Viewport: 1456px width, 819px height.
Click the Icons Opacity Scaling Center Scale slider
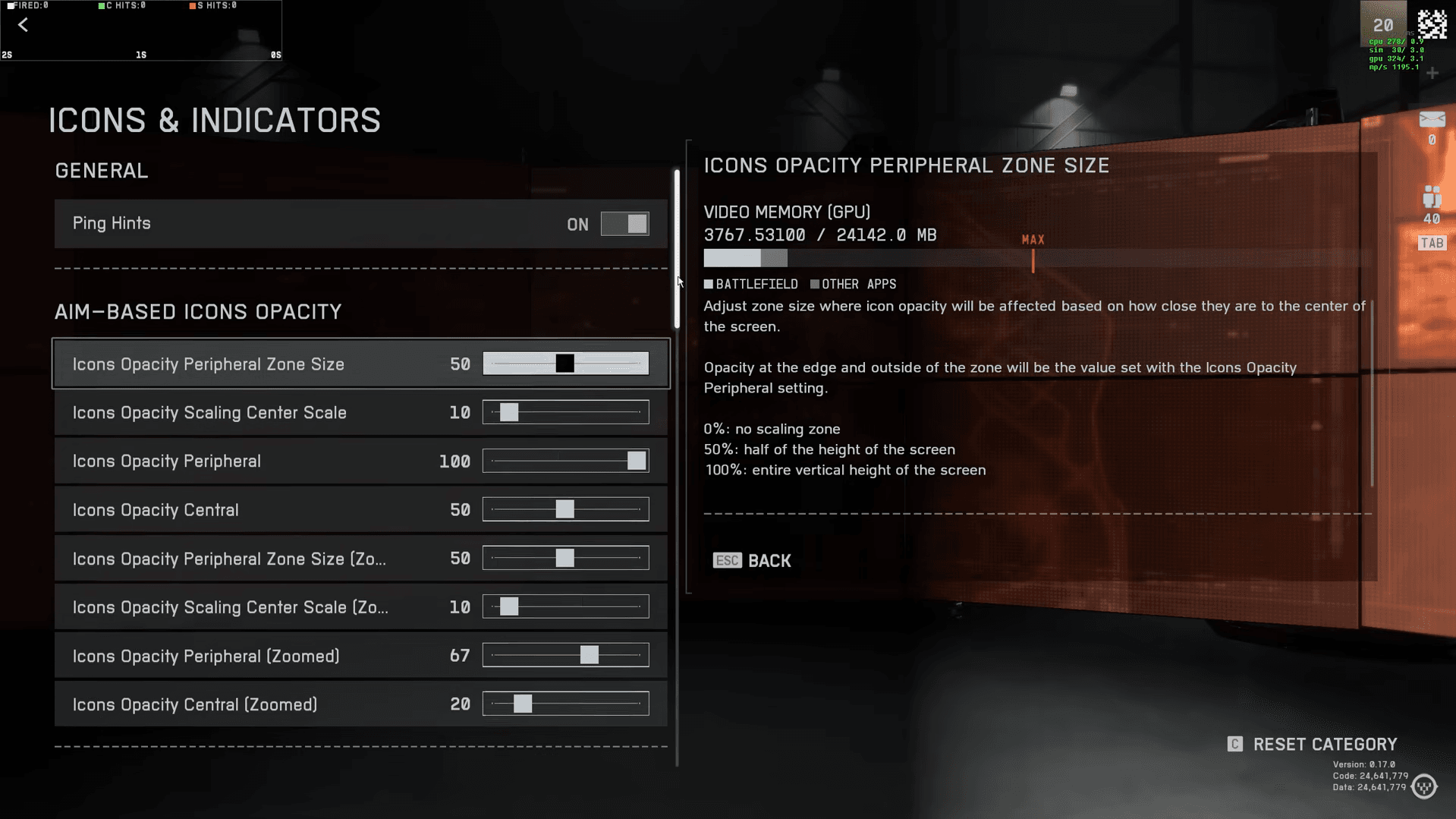tap(565, 412)
